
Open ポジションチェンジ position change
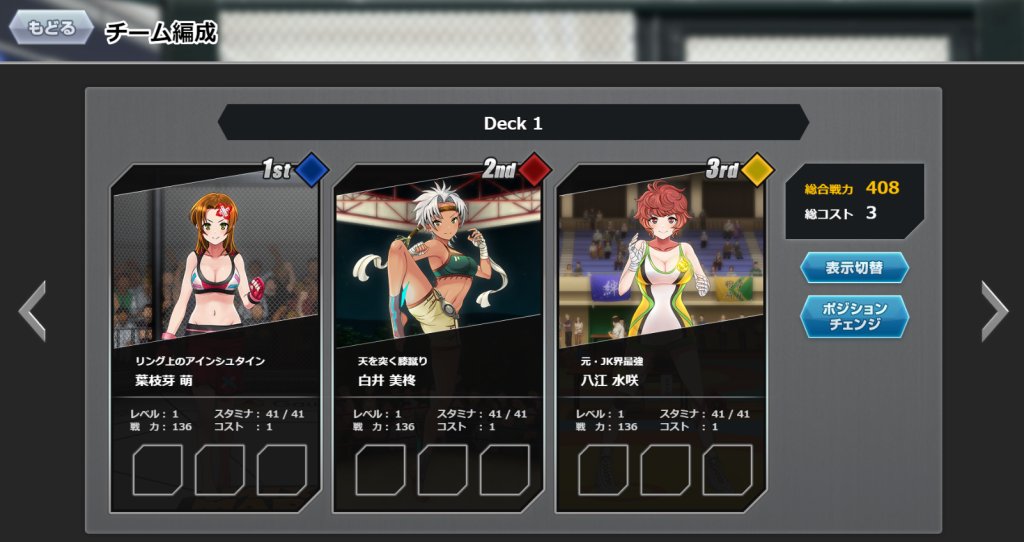(854, 316)
